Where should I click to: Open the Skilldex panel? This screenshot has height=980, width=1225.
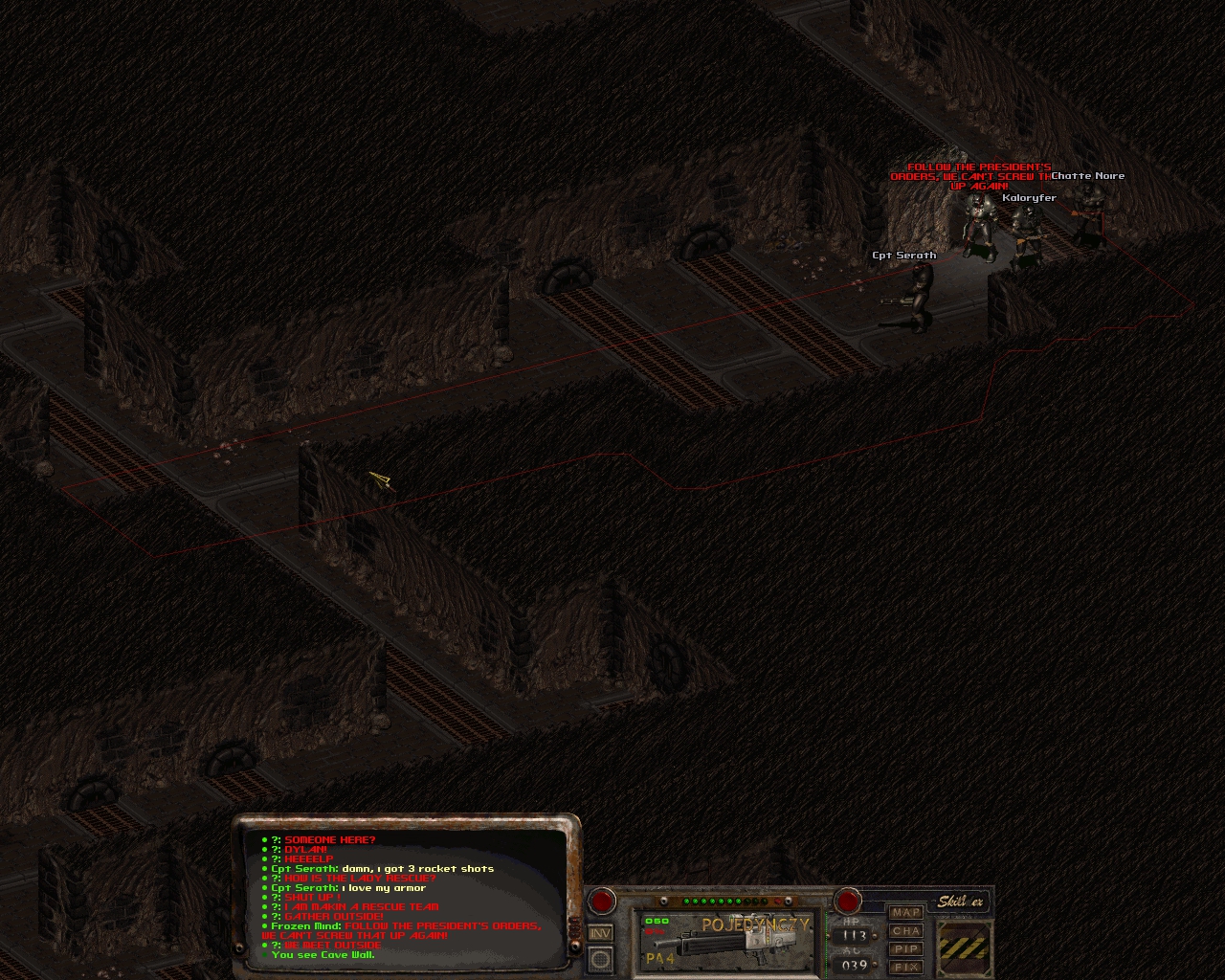tap(960, 902)
